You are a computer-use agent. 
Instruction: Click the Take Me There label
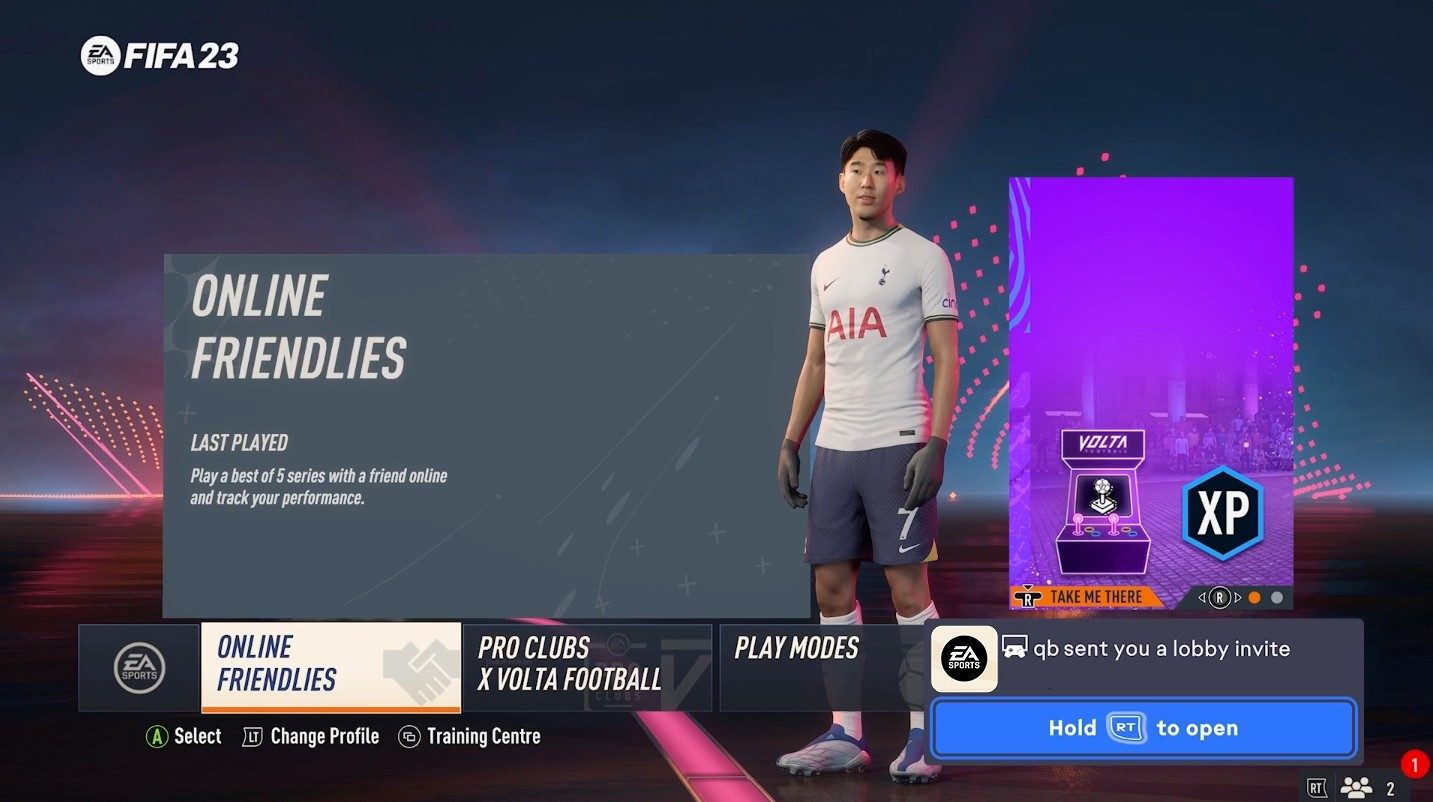pyautogui.click(x=1094, y=598)
